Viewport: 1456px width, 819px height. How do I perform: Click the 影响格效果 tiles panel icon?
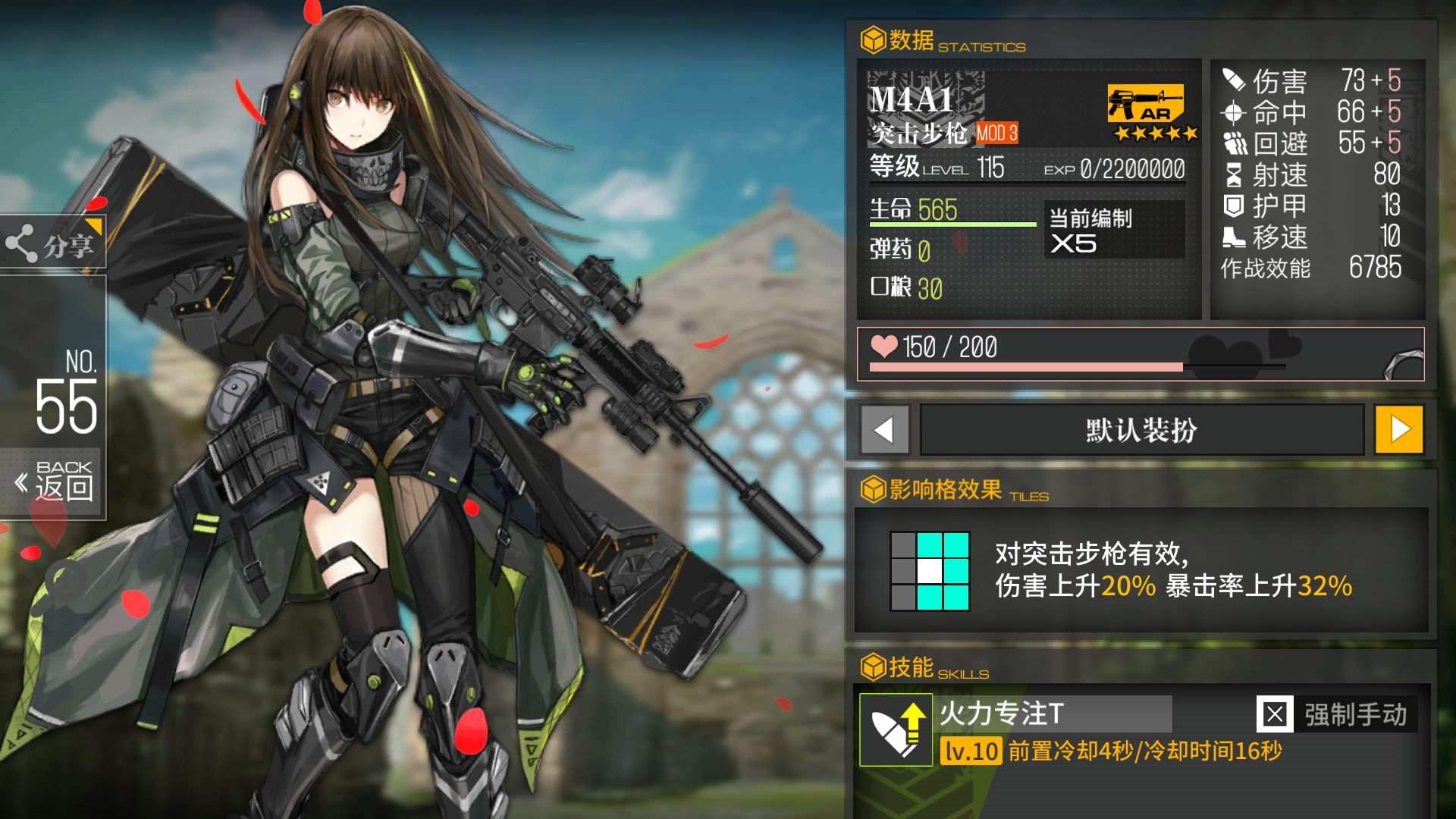[872, 490]
